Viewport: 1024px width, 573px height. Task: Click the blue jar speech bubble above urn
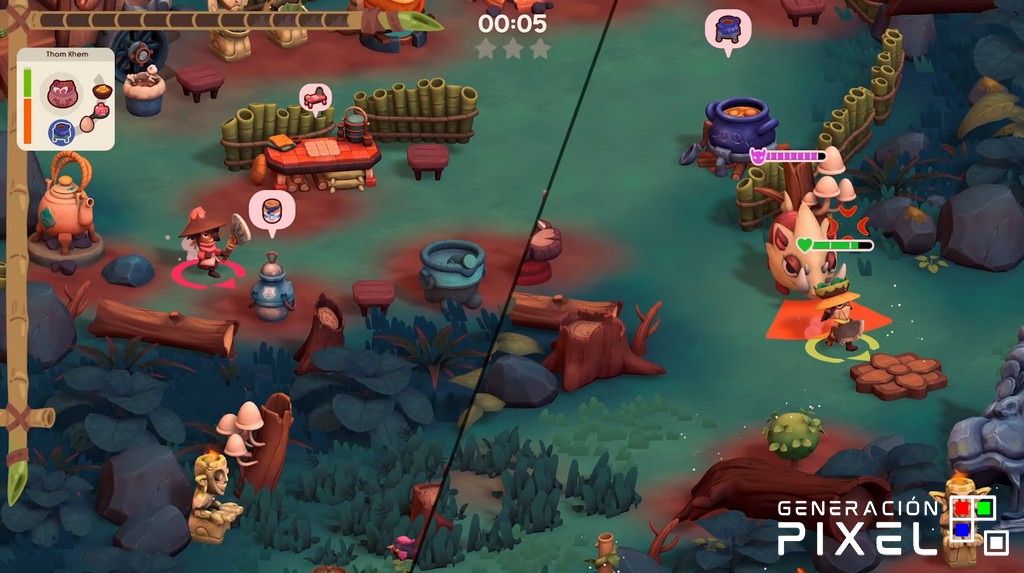pos(271,208)
